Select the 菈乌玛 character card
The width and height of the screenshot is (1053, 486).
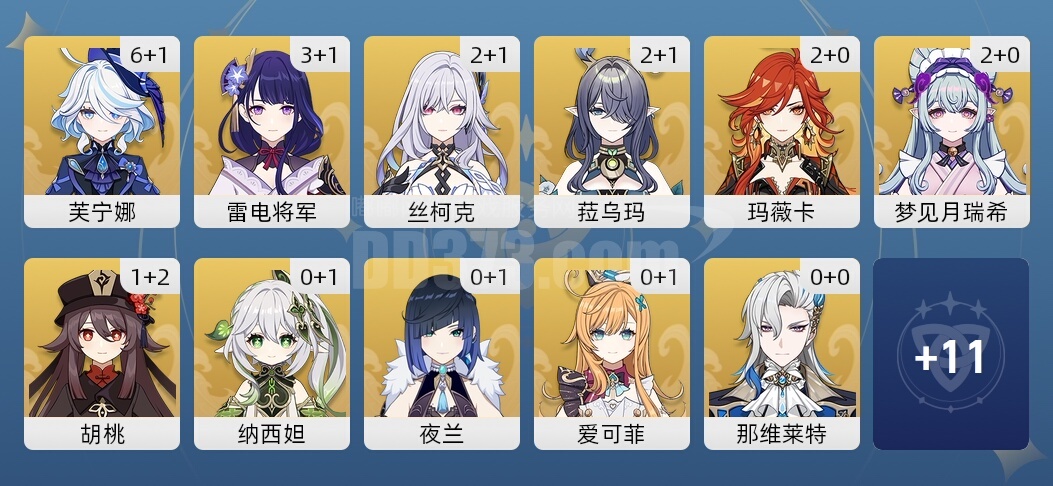612,132
